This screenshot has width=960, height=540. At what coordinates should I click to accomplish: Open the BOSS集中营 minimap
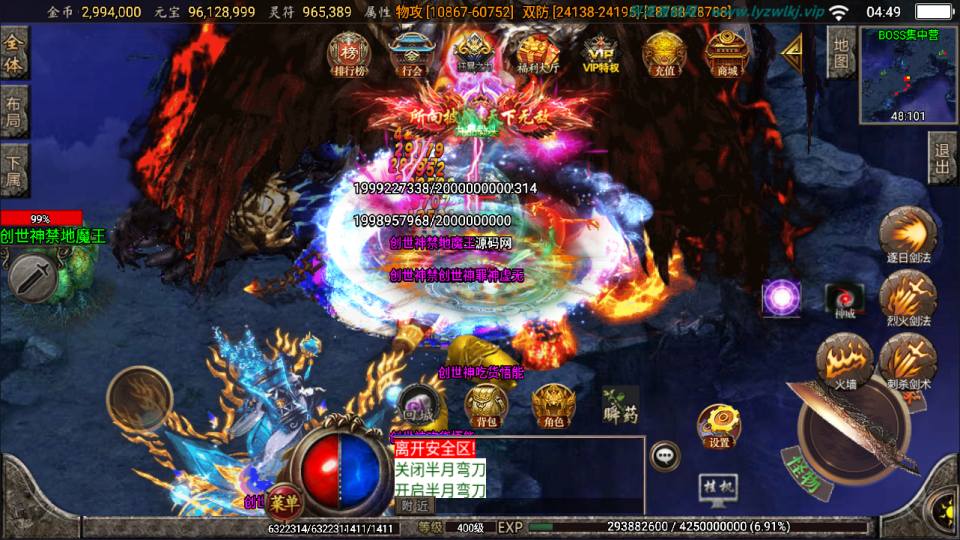point(908,74)
